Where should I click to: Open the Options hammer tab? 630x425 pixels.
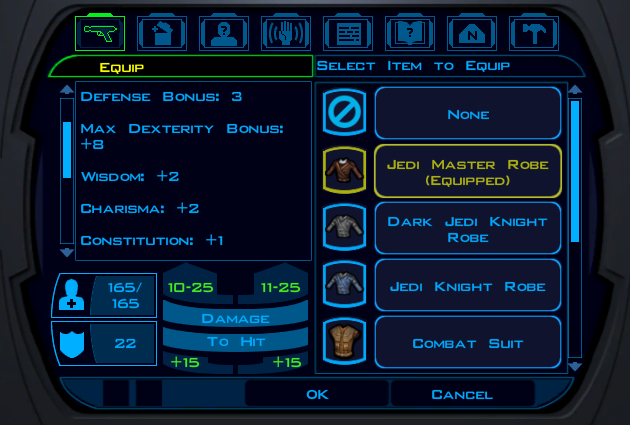click(x=533, y=33)
